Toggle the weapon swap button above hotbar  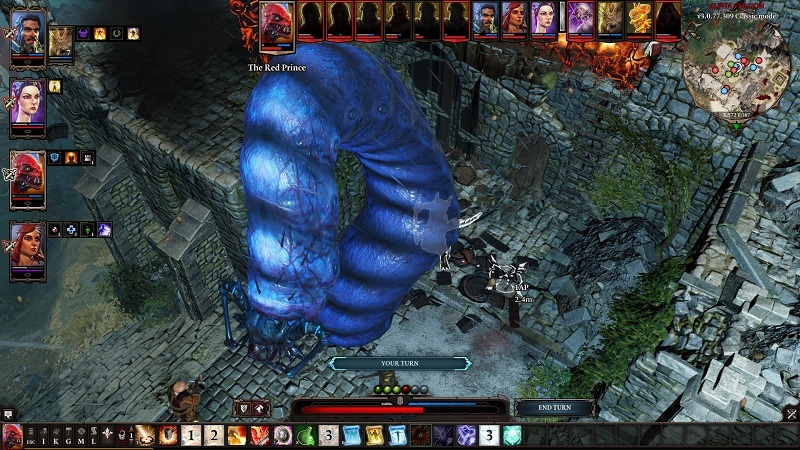coord(250,408)
